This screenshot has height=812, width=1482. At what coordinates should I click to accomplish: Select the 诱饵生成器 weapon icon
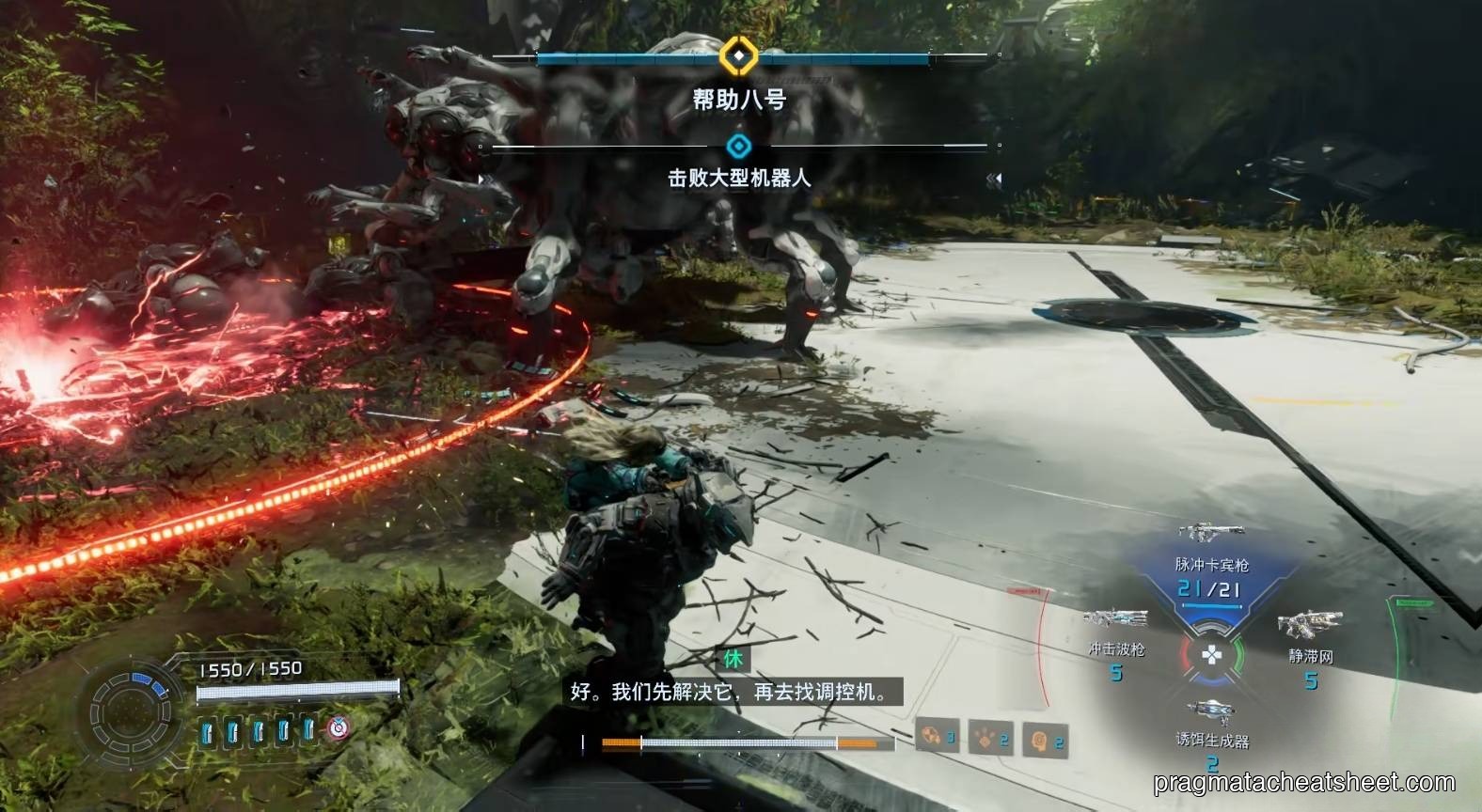click(1211, 709)
